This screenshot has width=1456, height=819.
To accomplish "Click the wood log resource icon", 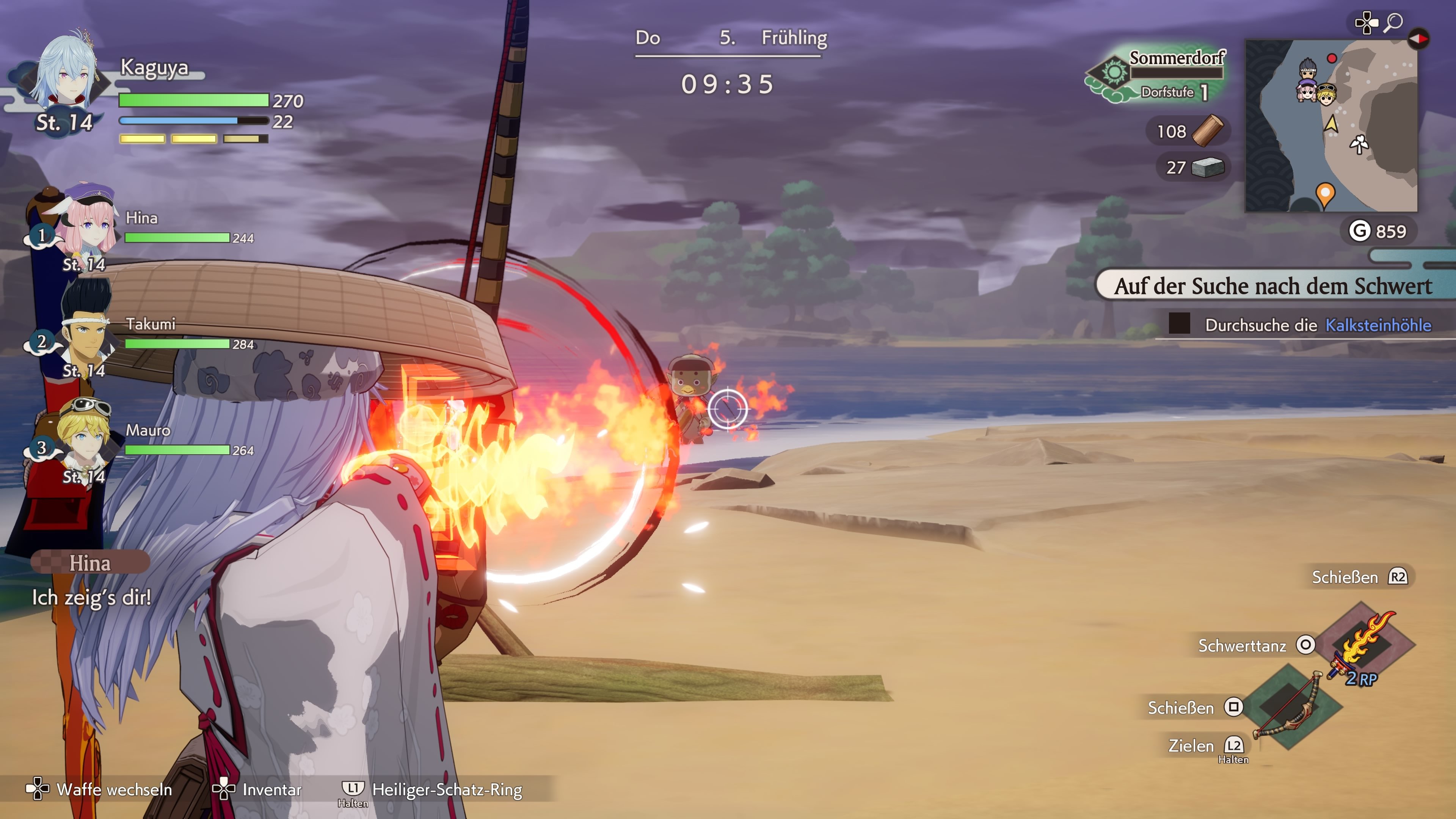I will (x=1207, y=130).
